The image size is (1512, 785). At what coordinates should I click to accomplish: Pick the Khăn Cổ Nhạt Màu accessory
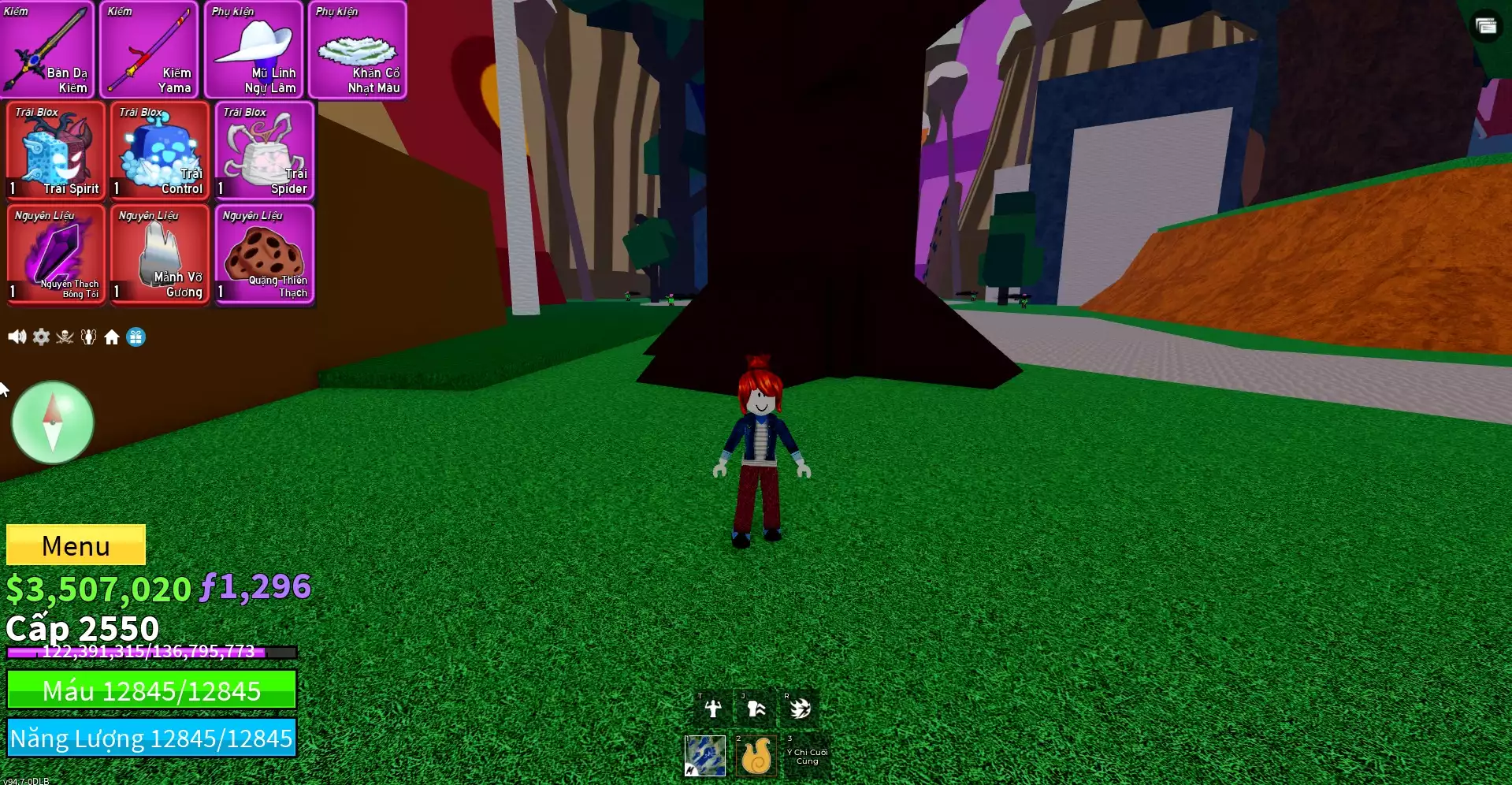pyautogui.click(x=358, y=50)
